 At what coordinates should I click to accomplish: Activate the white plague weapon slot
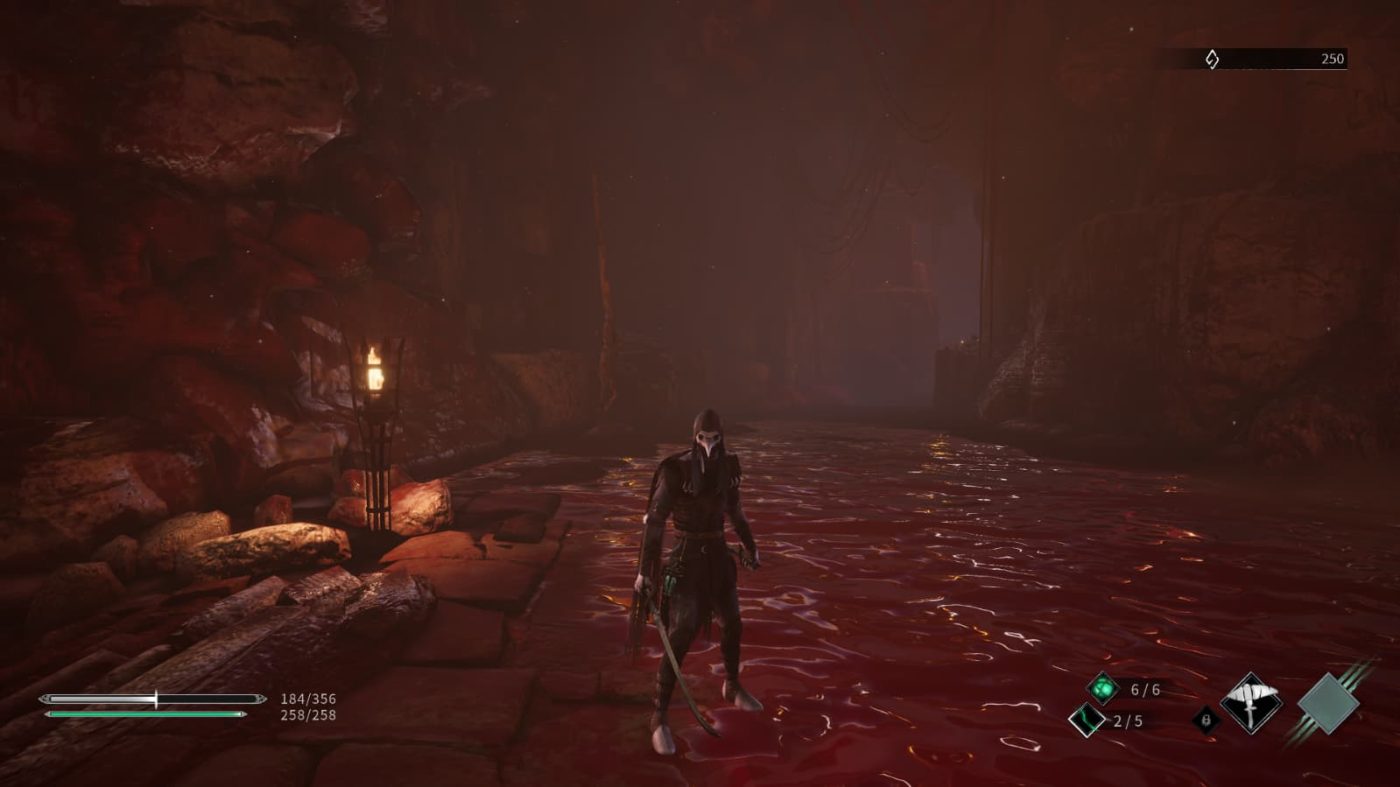(x=1251, y=703)
